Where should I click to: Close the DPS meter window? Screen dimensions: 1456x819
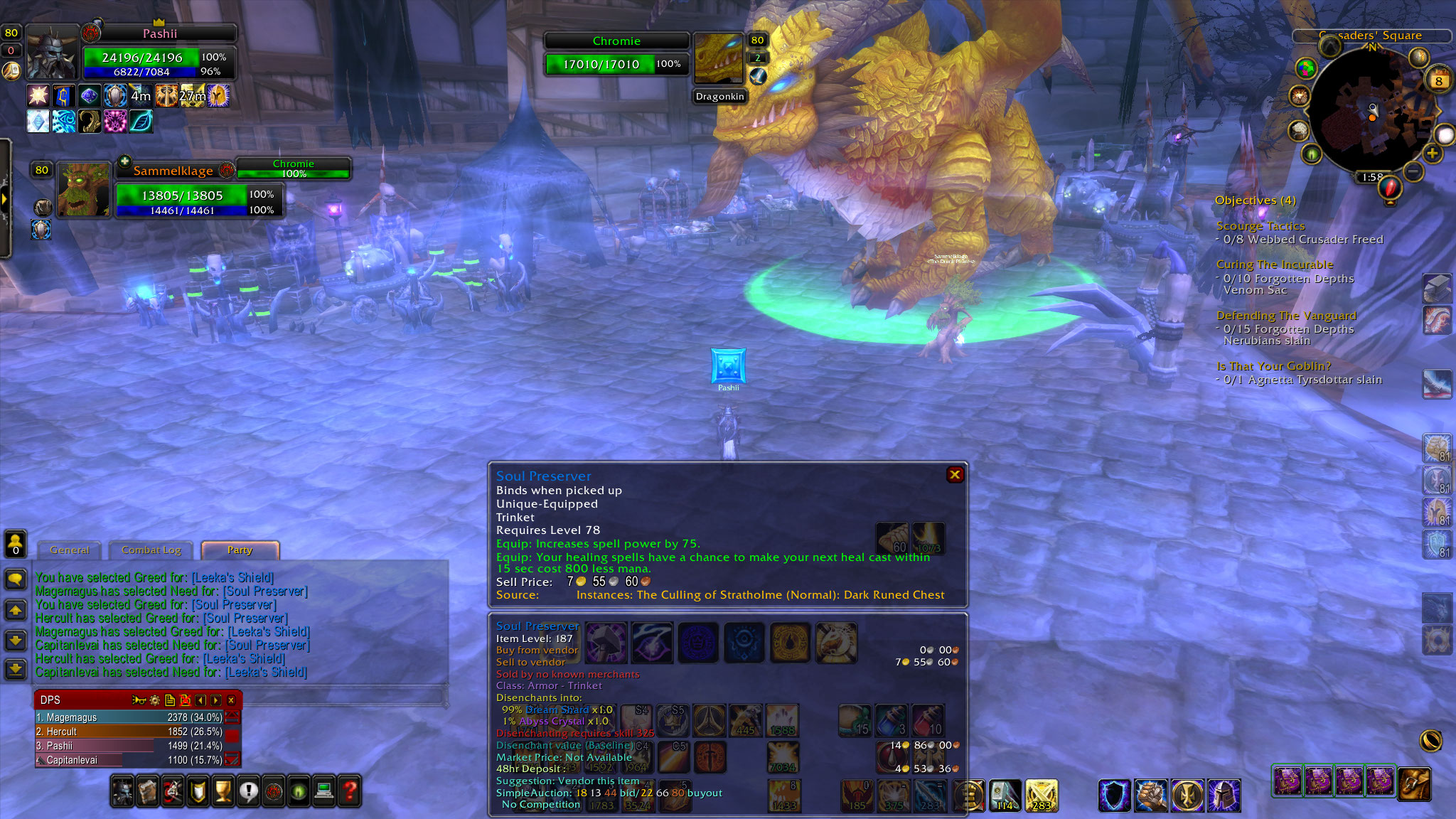[x=231, y=700]
